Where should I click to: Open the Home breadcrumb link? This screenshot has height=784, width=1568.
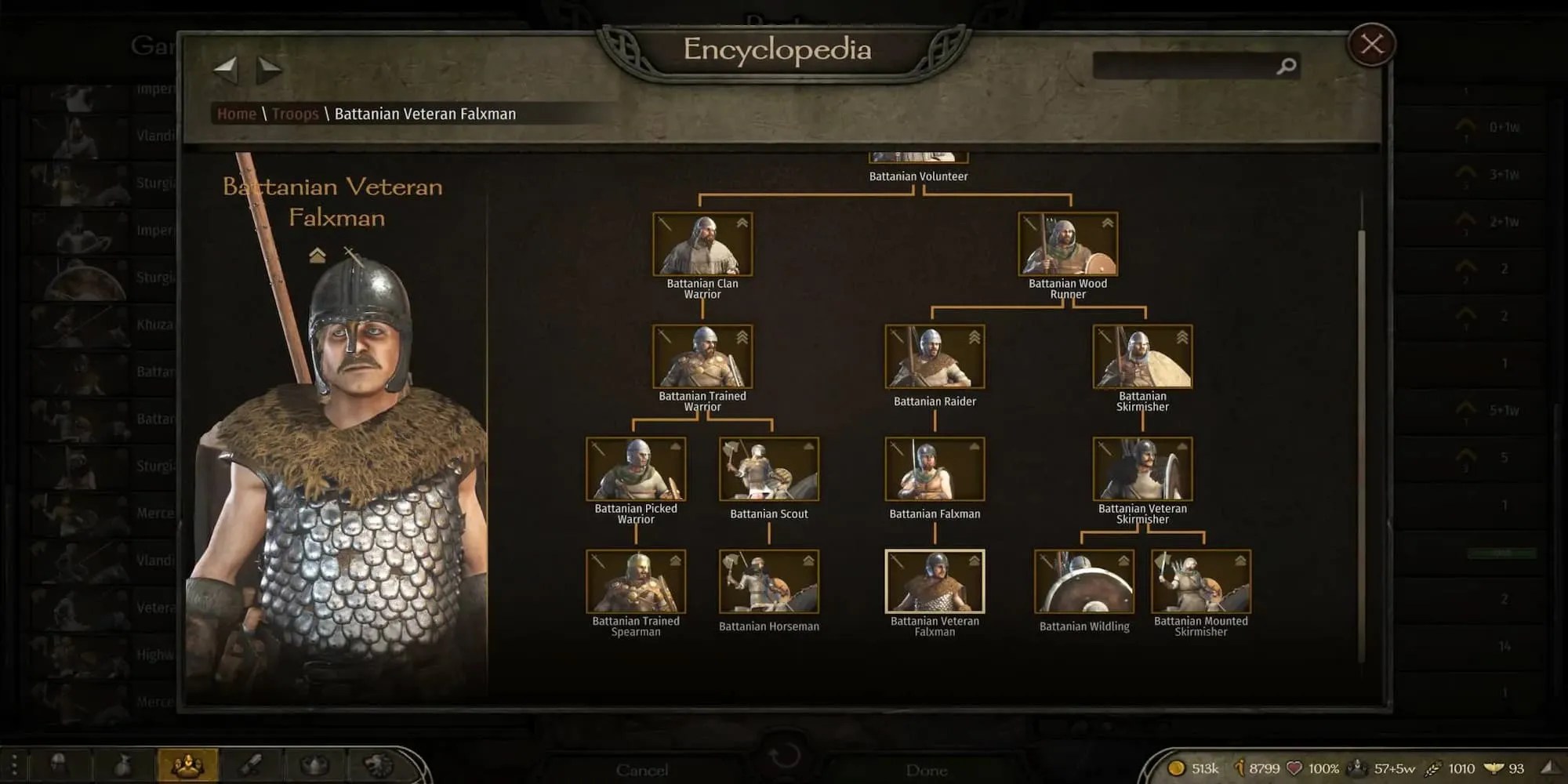(x=235, y=114)
